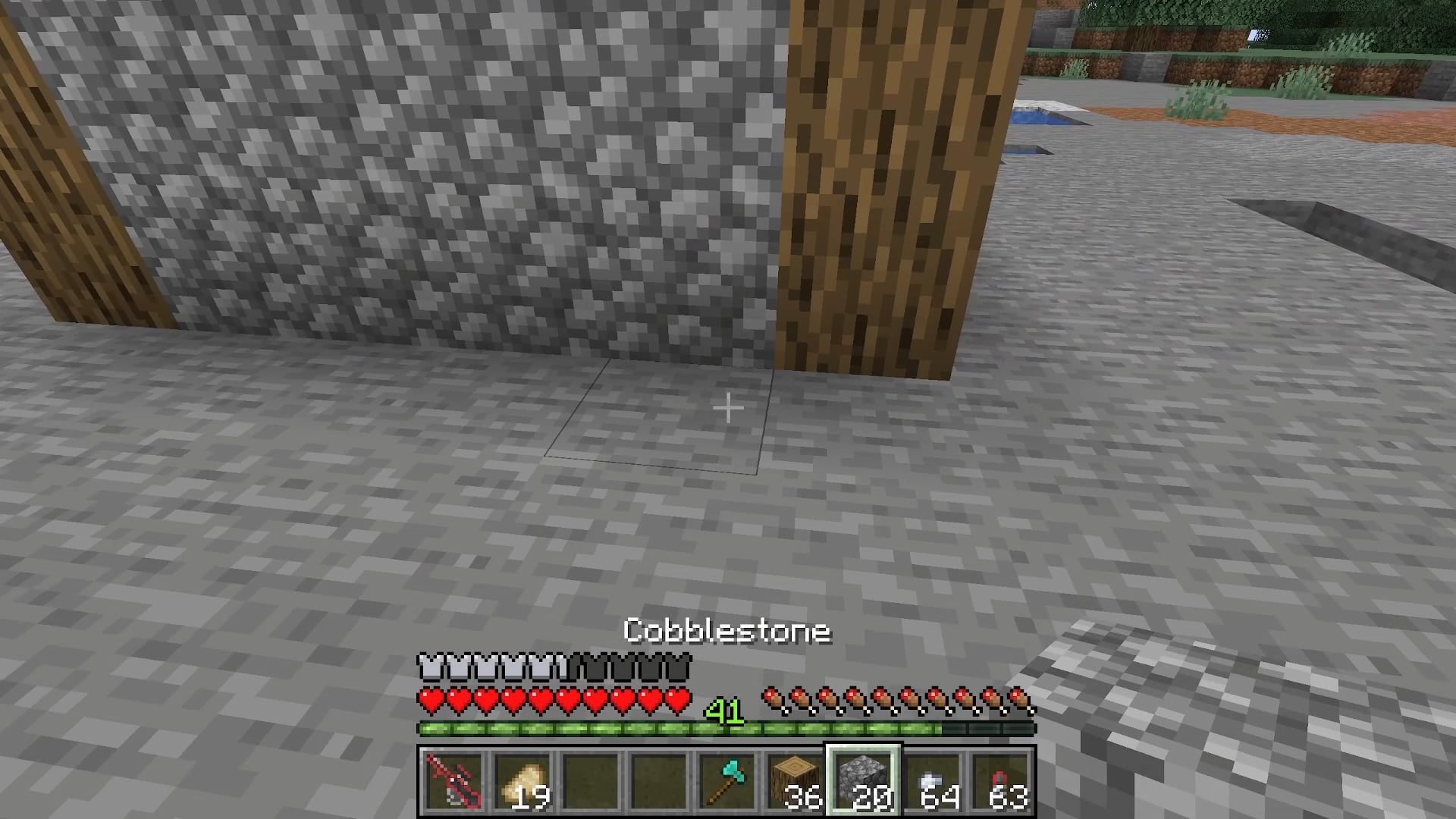1456x819 pixels.
Task: Select the oak log stack of 36
Action: (794, 781)
